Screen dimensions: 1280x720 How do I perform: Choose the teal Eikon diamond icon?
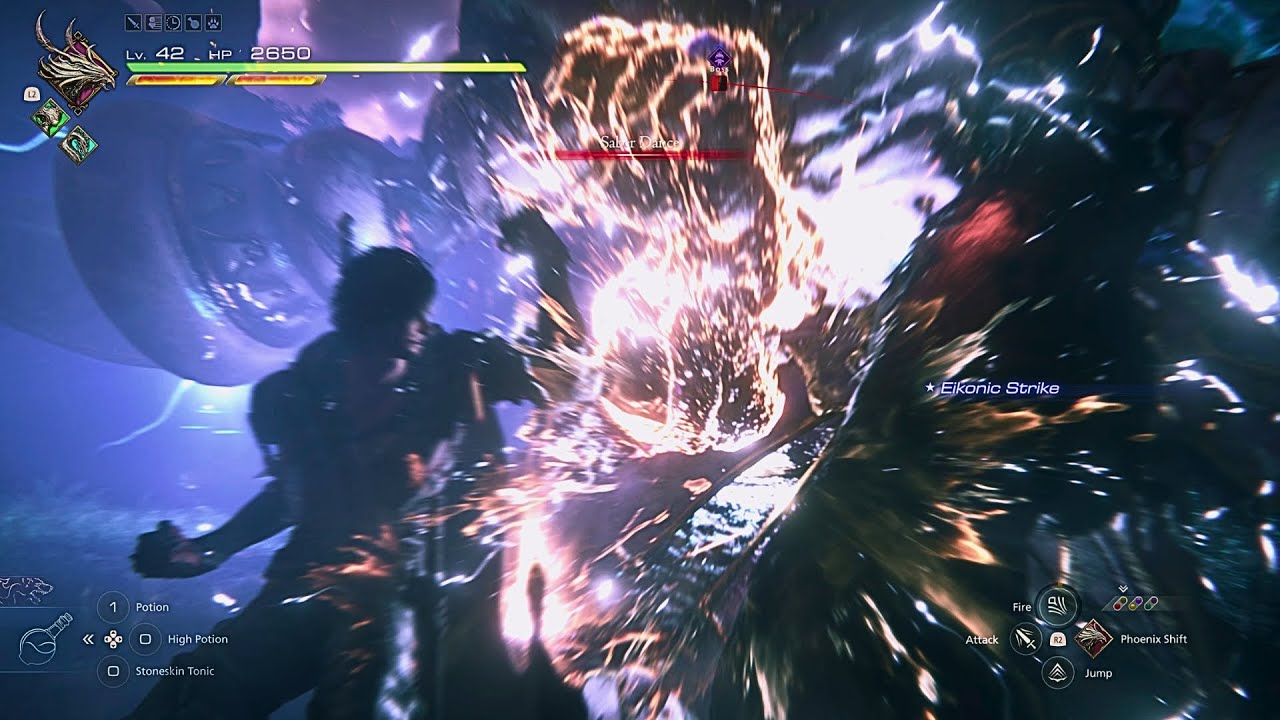click(x=76, y=144)
